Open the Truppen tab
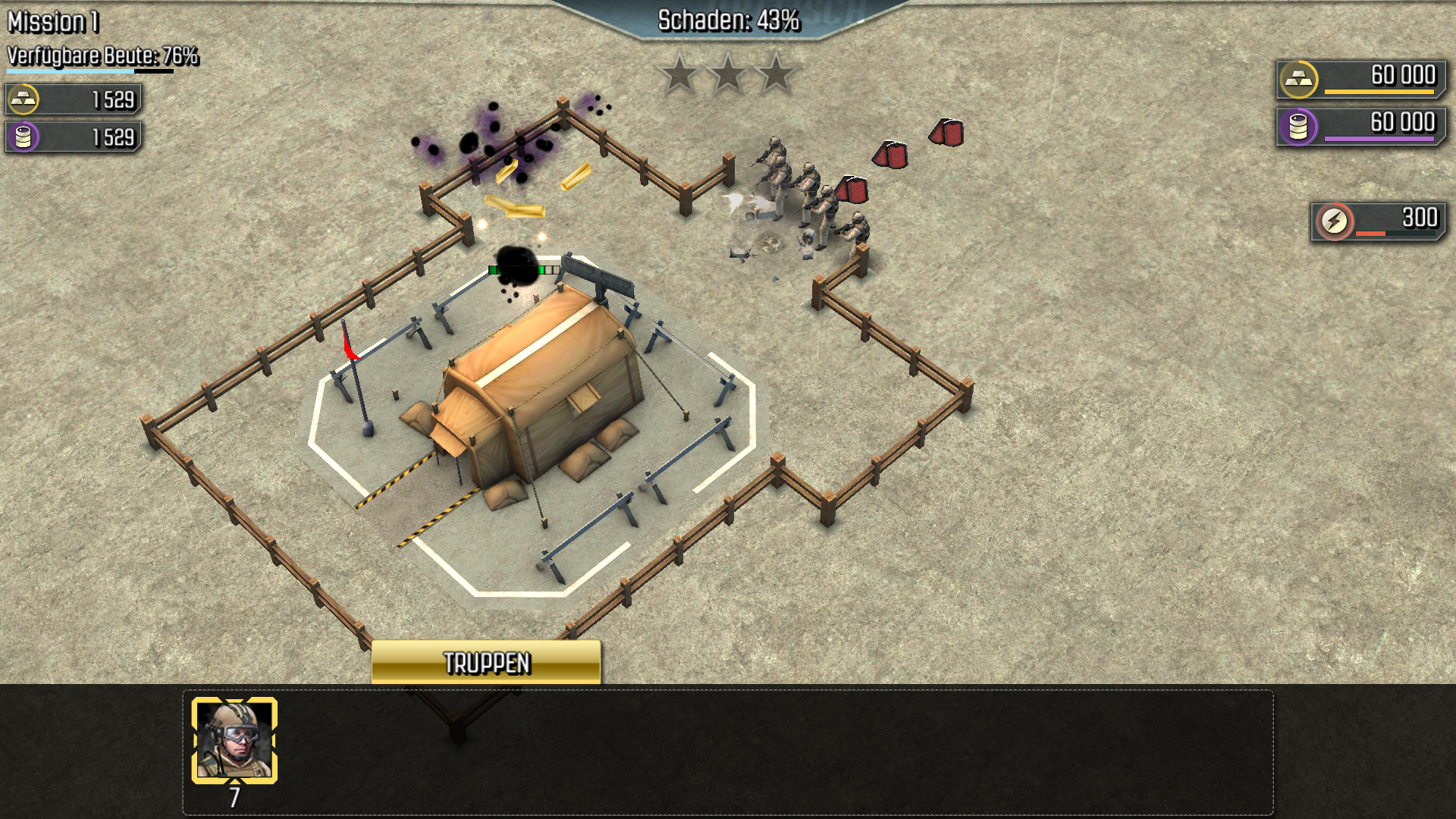The image size is (1456, 819). click(486, 663)
